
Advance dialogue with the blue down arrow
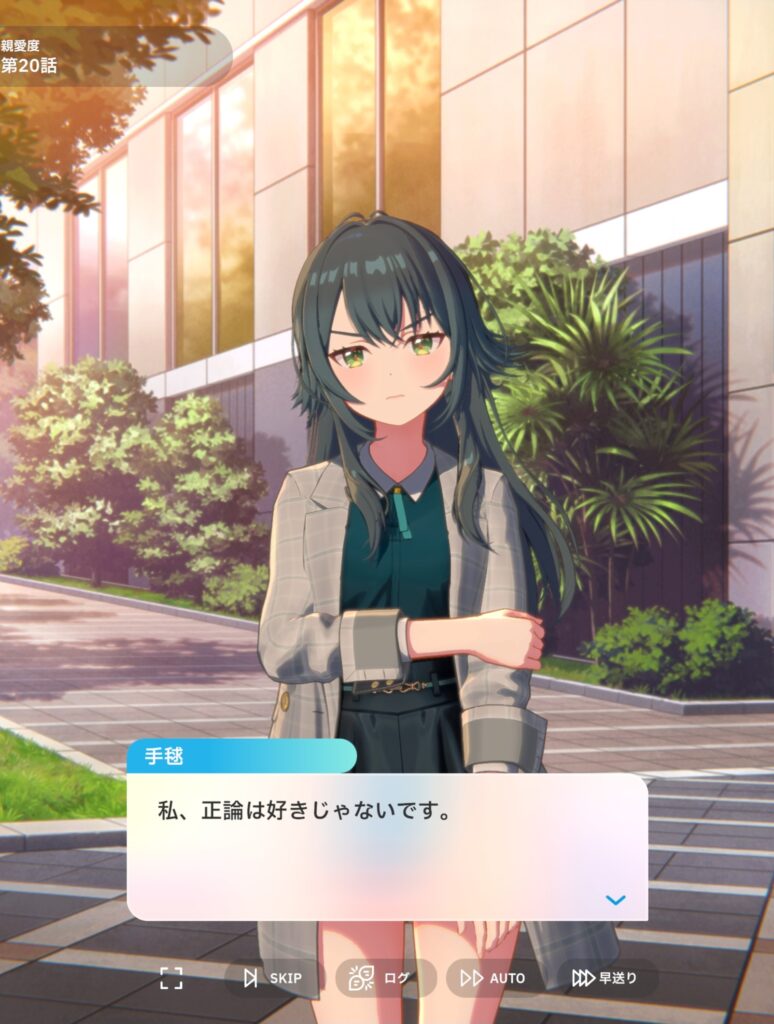point(616,900)
